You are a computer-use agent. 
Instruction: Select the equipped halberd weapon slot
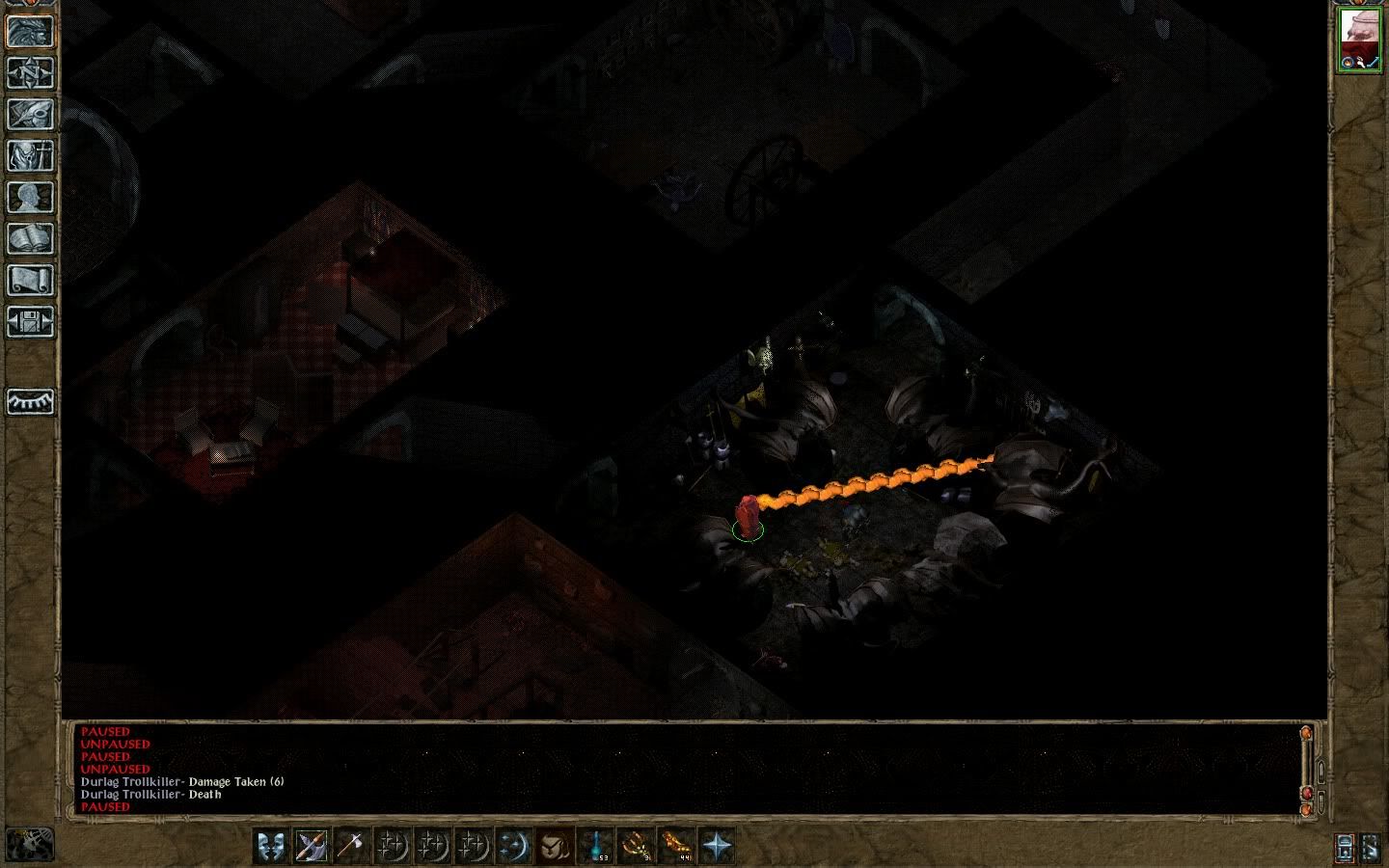coord(312,846)
